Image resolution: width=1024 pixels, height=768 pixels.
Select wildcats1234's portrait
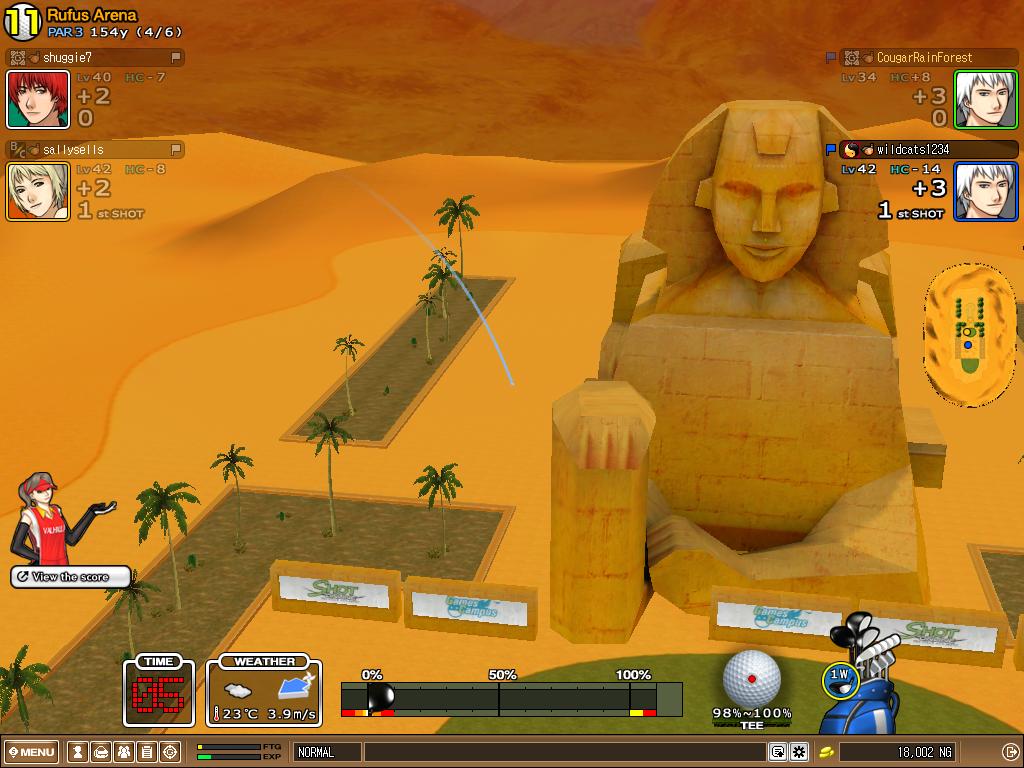(985, 191)
